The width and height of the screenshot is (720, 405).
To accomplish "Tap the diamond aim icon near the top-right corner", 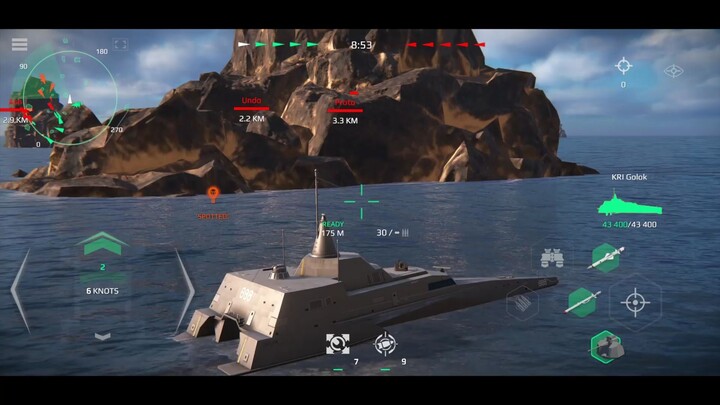I will pos(675,70).
